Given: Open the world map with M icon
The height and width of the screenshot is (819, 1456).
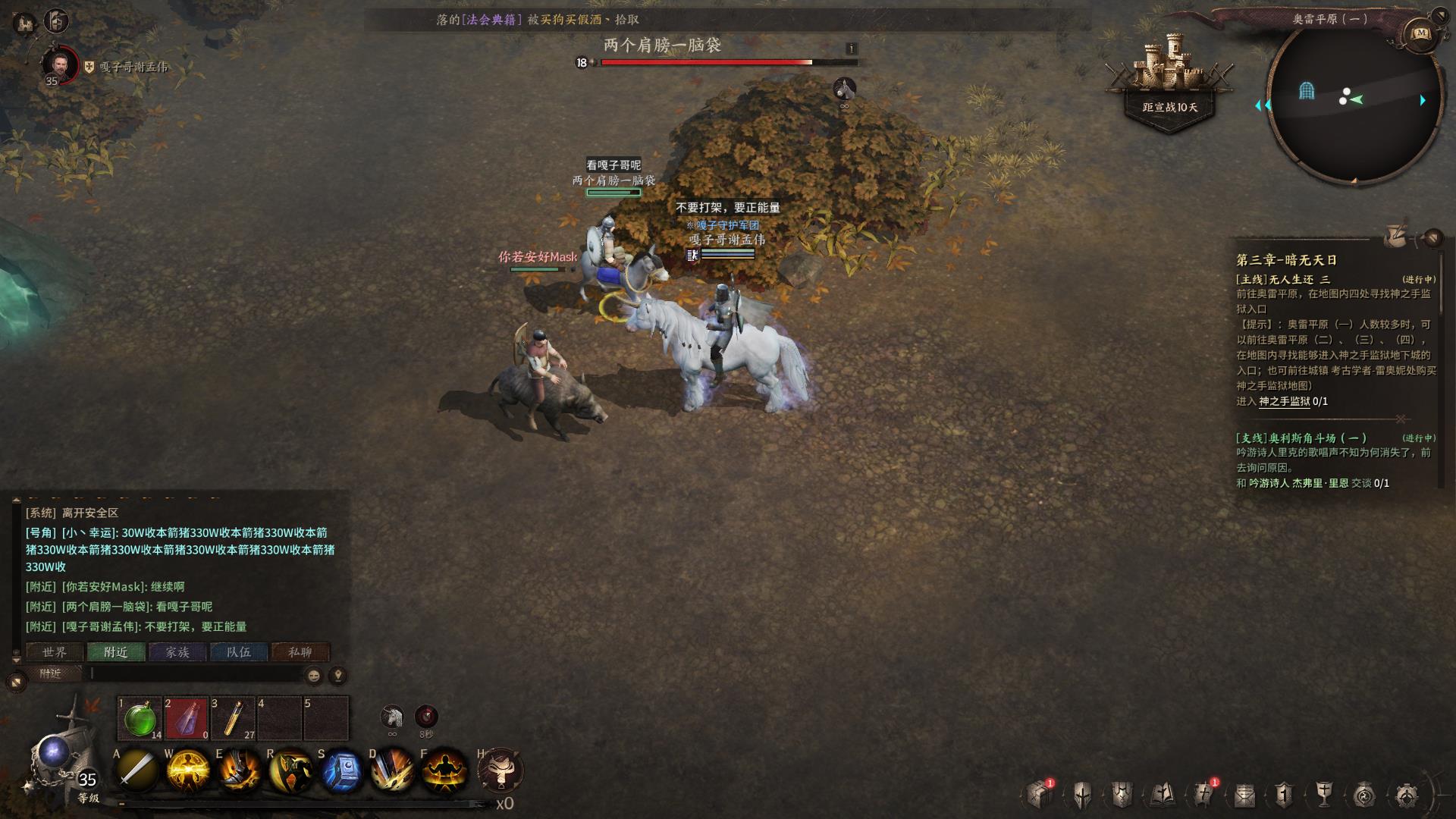Looking at the screenshot, I should click(1420, 33).
